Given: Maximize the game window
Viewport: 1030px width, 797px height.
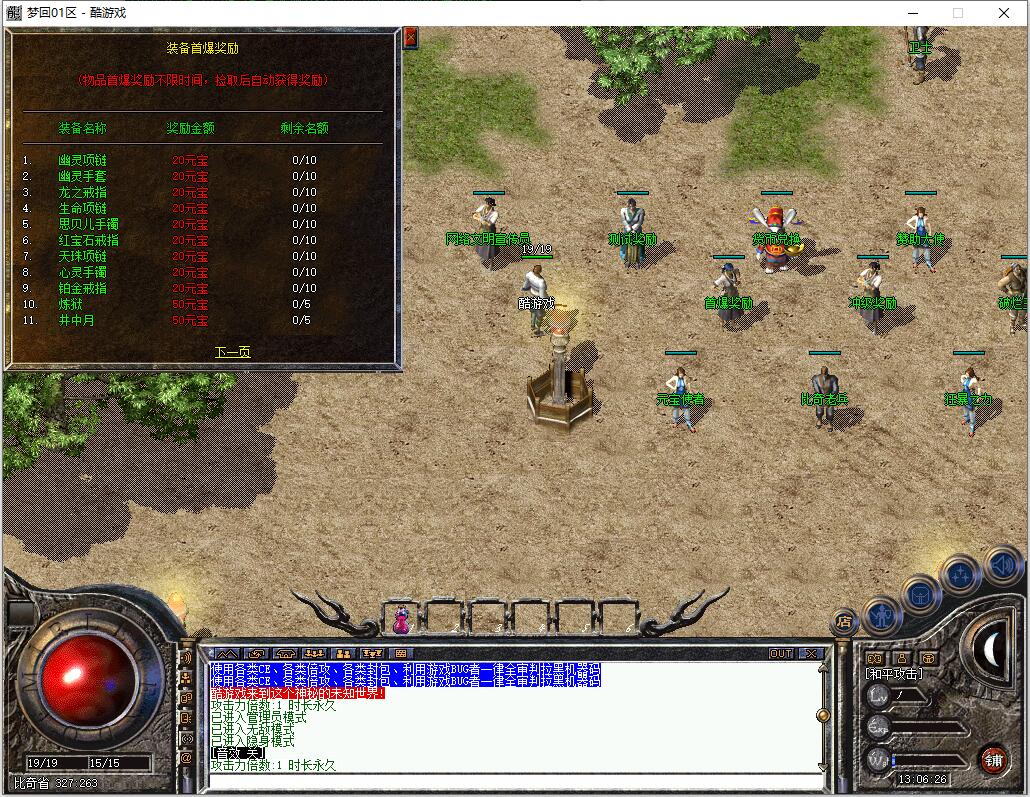Looking at the screenshot, I should coord(958,13).
